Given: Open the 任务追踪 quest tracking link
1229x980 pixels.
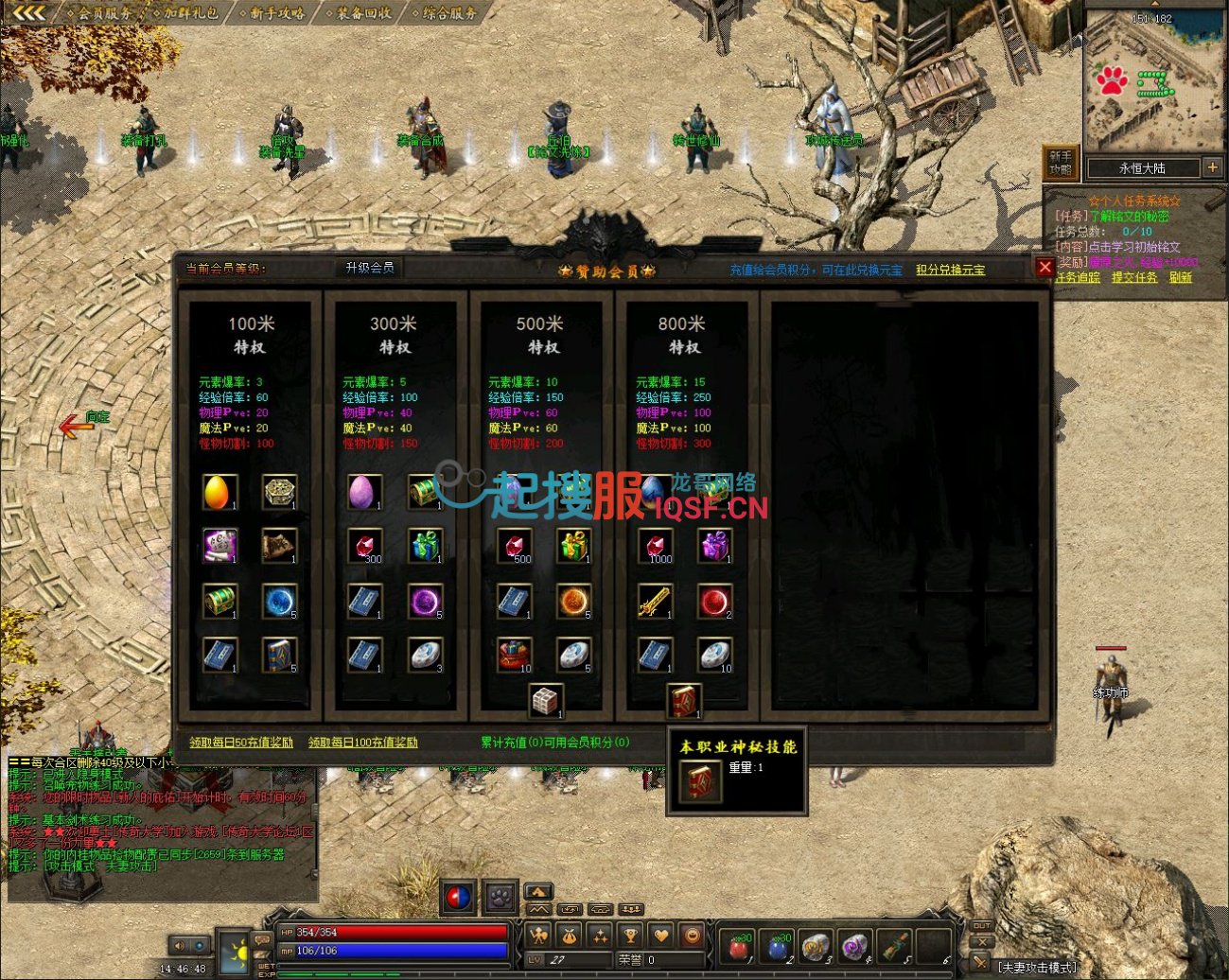Looking at the screenshot, I should (1078, 277).
